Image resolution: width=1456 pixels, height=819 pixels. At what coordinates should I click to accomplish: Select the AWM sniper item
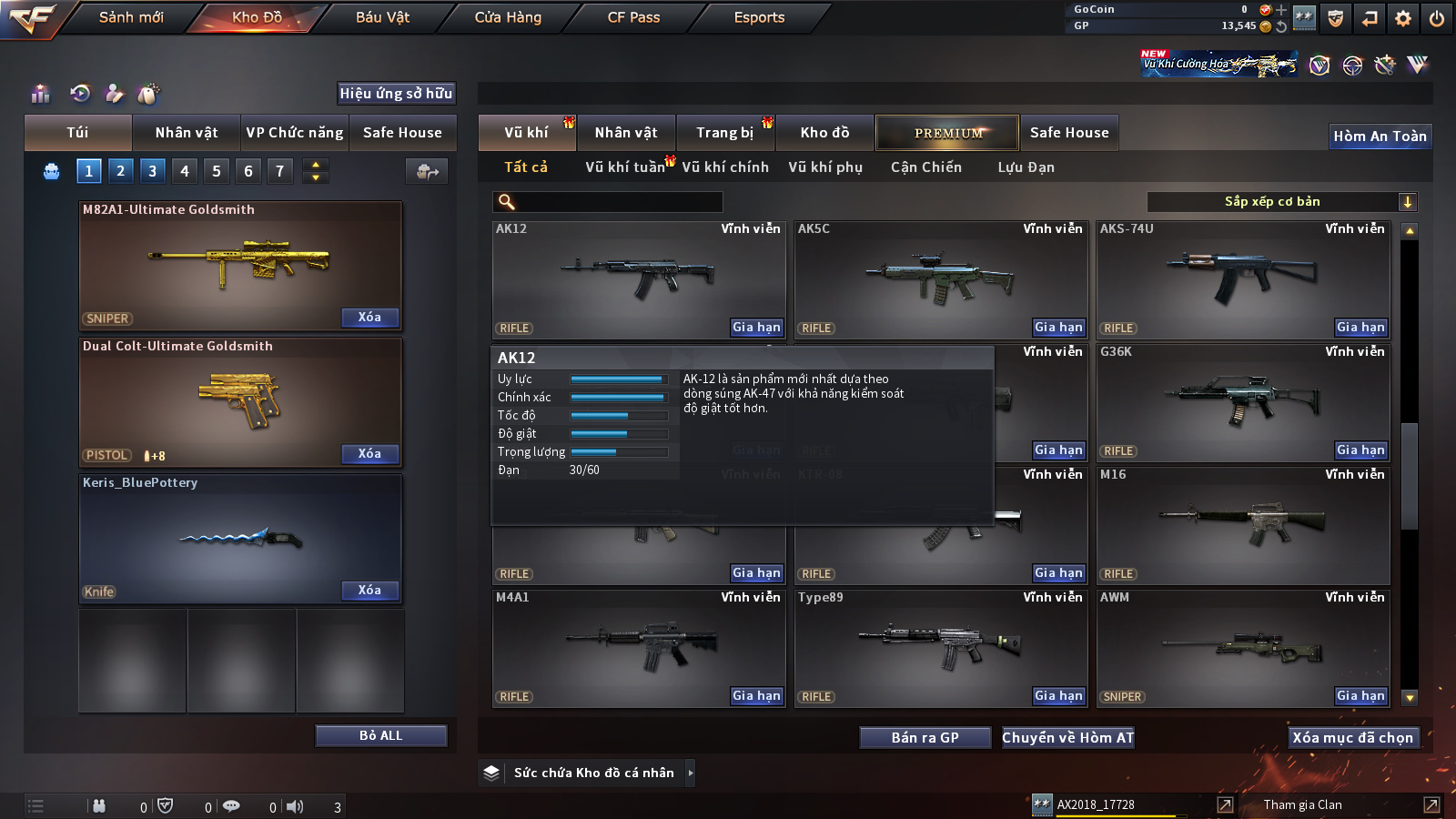tap(1243, 648)
